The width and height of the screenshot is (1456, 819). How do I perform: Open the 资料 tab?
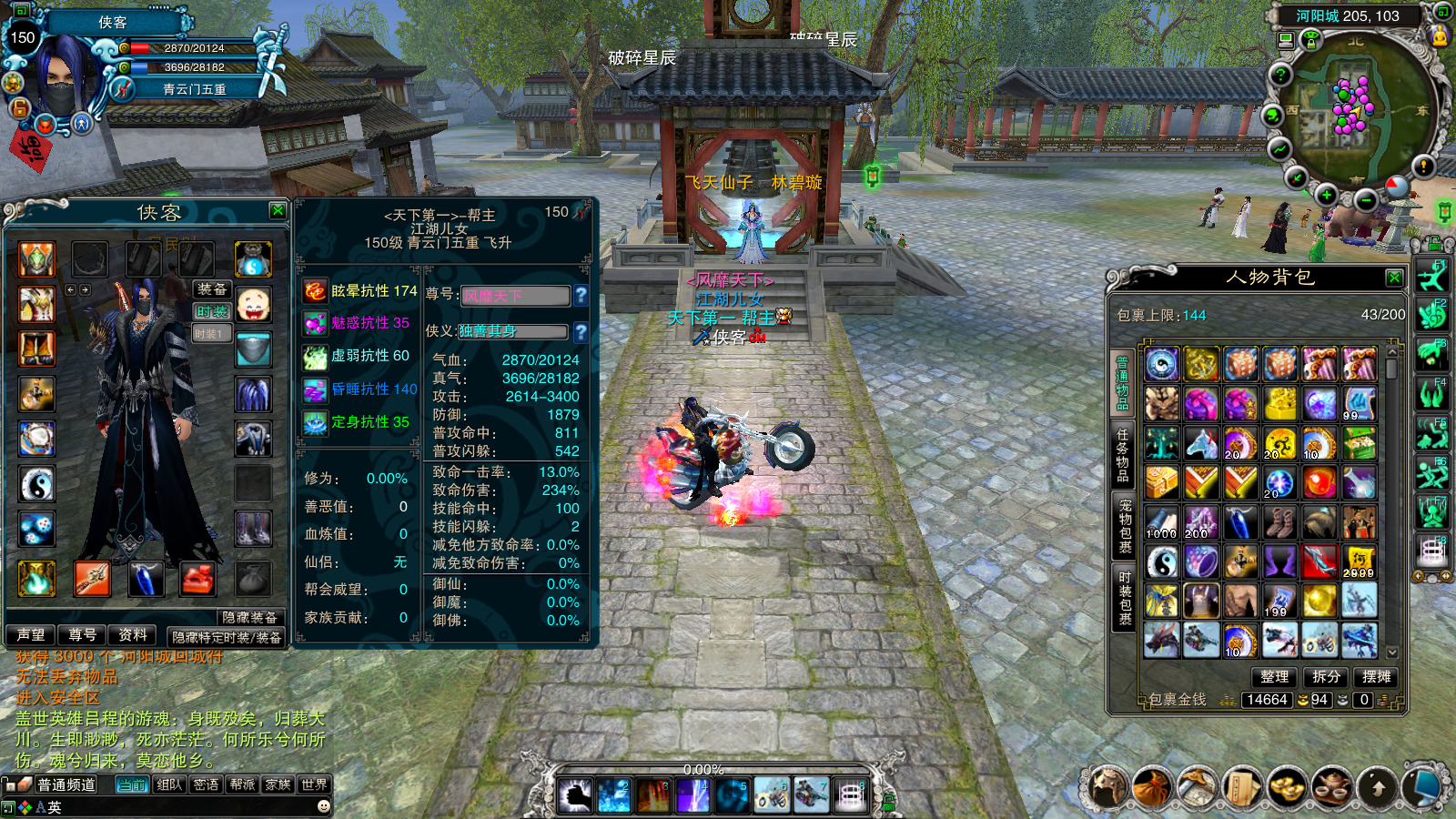(x=132, y=635)
